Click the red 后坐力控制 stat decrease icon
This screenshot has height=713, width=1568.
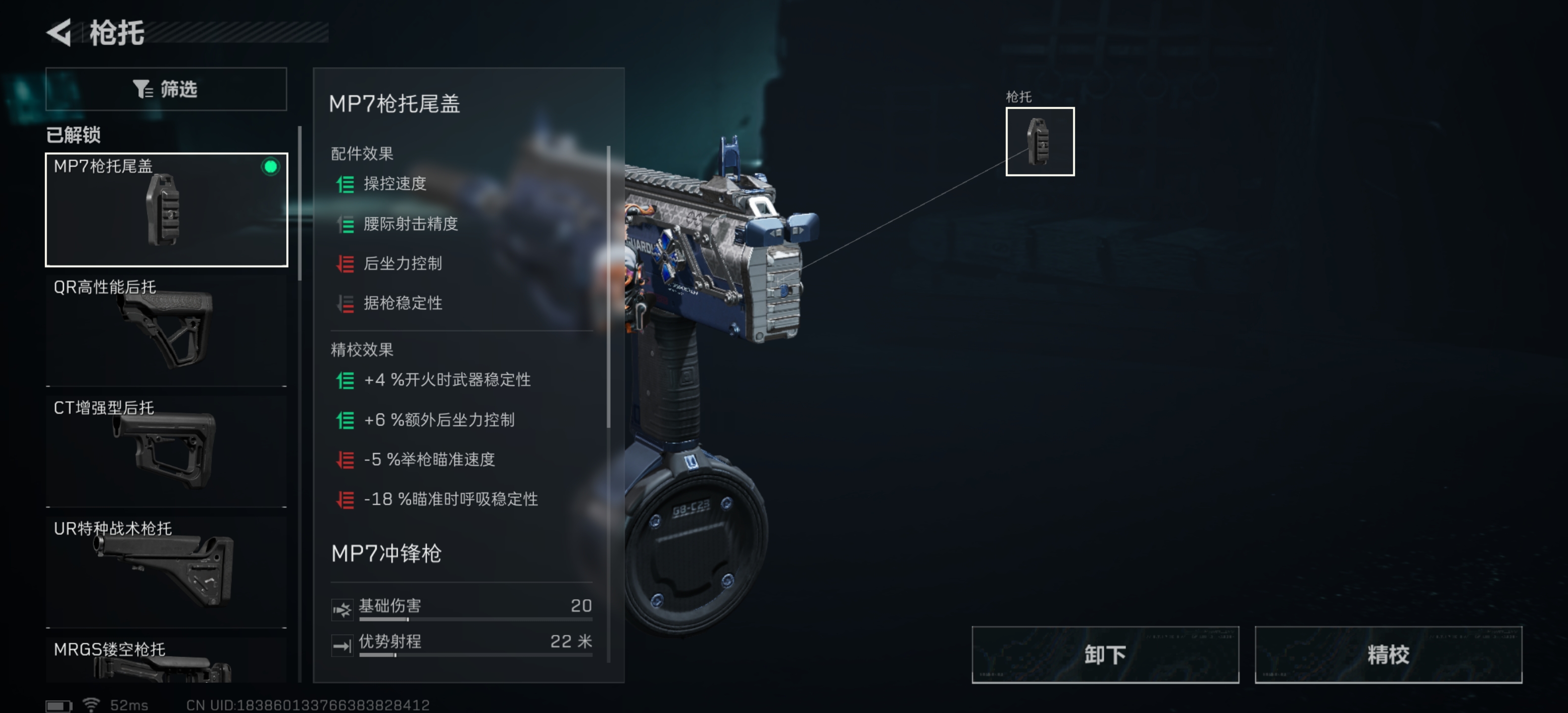(x=346, y=263)
